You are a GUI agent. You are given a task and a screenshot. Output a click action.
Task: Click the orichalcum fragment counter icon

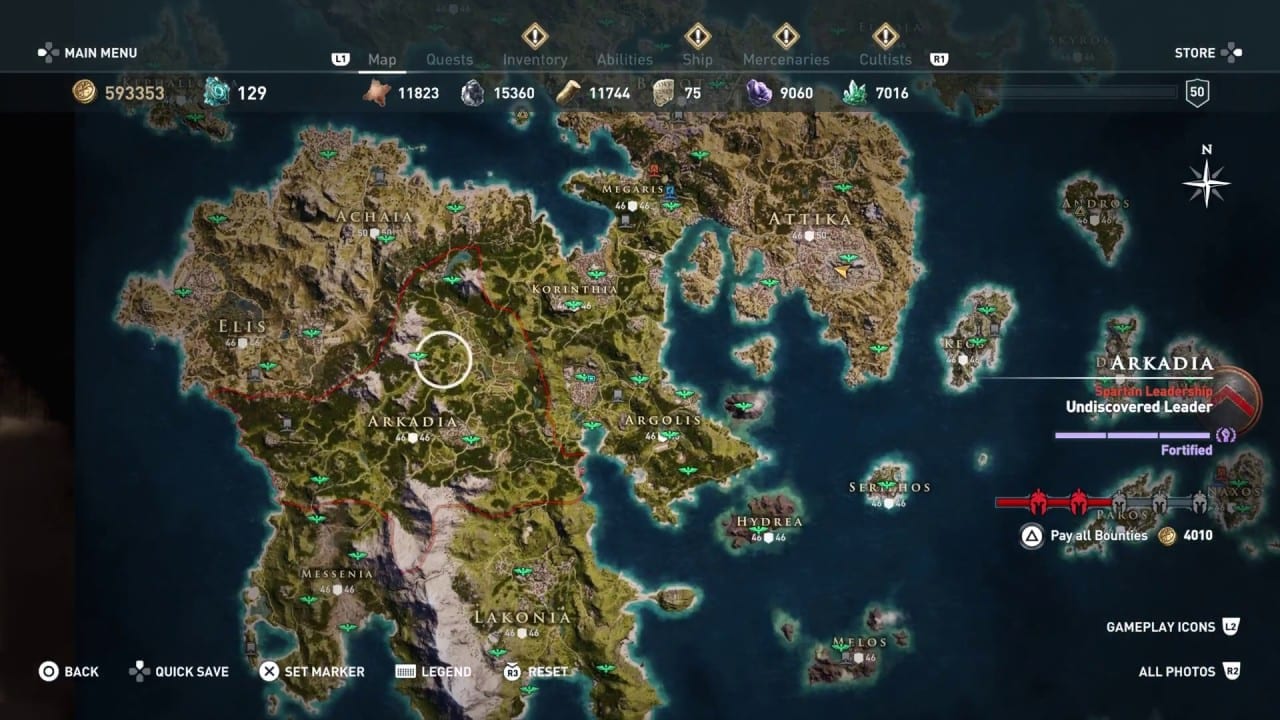(x=217, y=92)
